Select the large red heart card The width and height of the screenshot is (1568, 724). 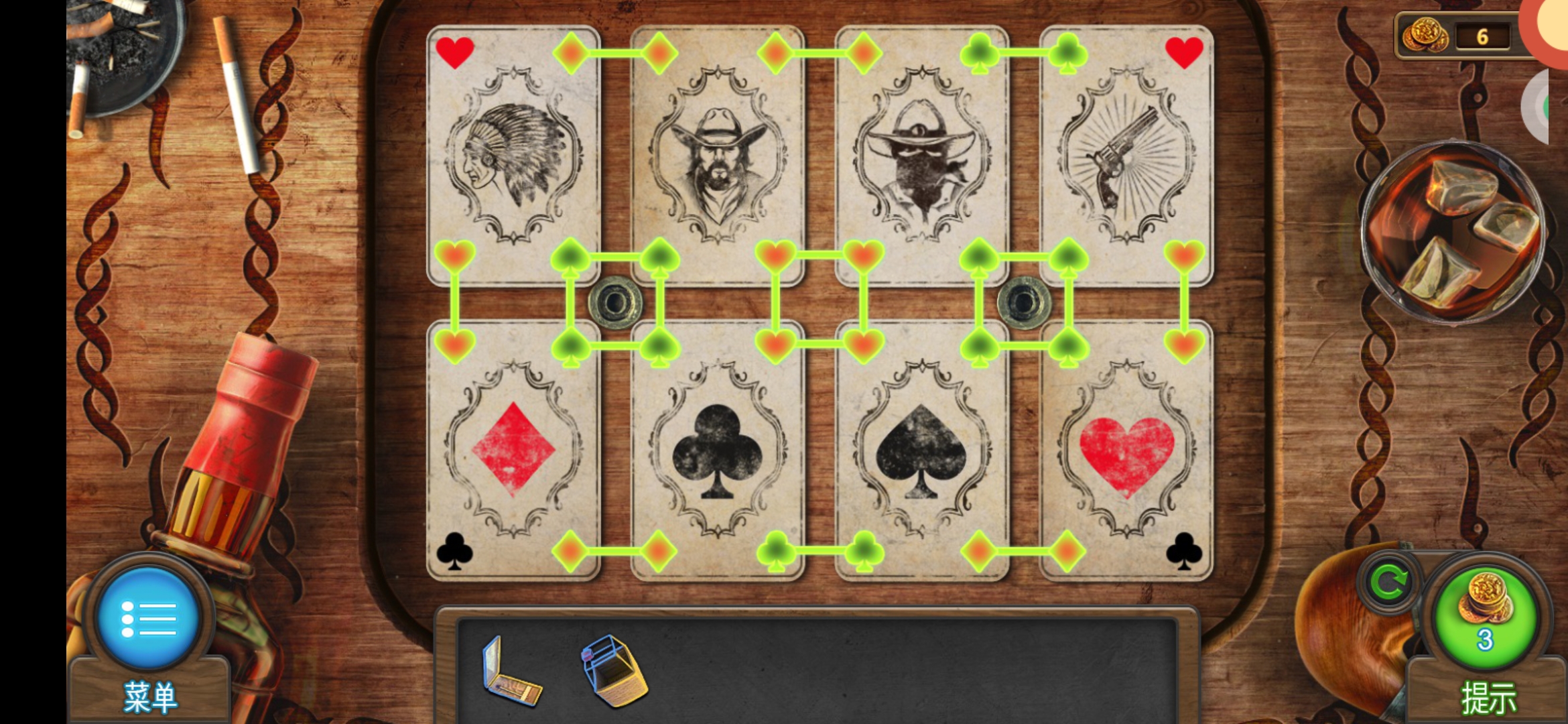(x=1126, y=450)
